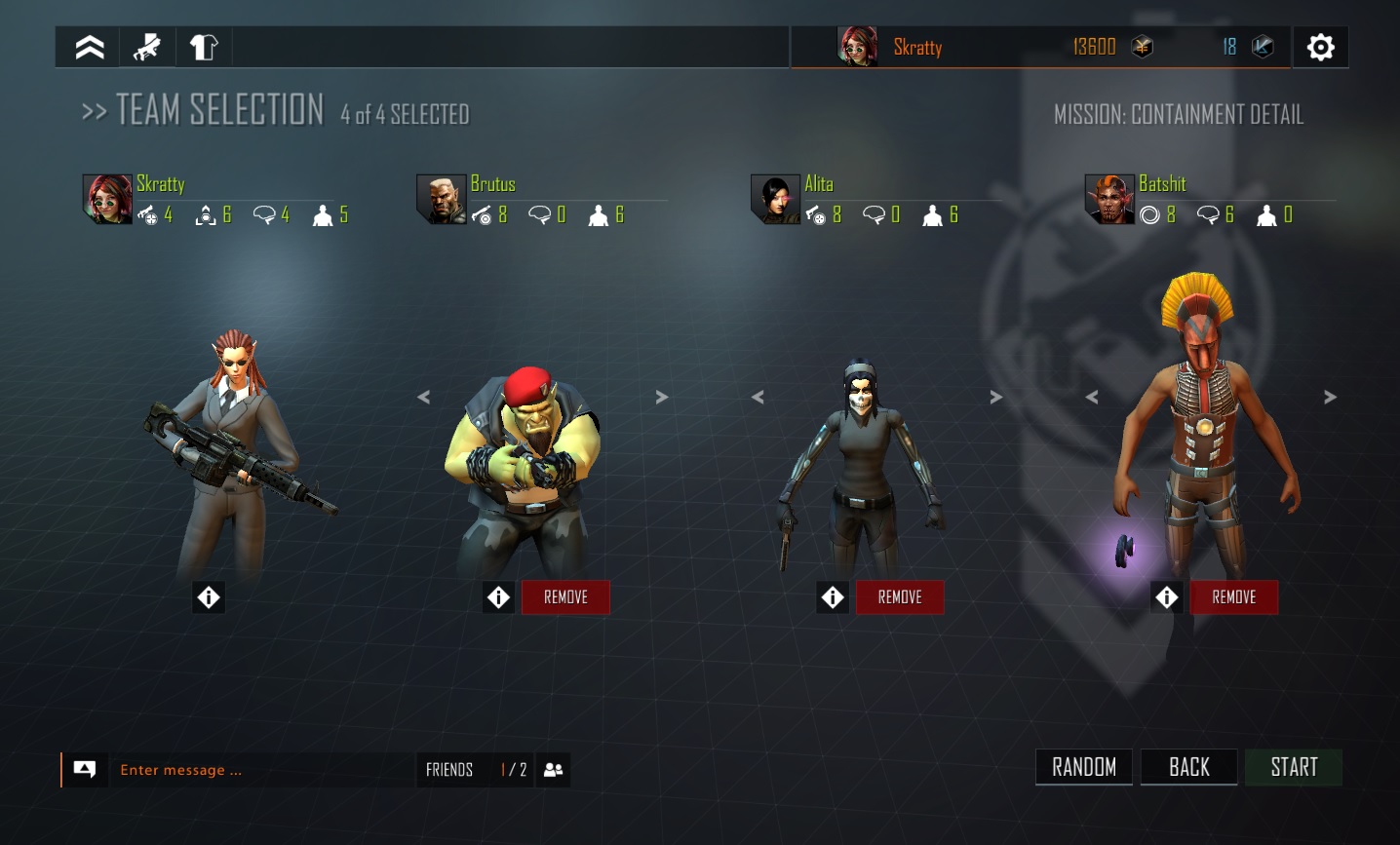Show info for Skratty
Screen dimensions: 1400x845
[x=209, y=596]
